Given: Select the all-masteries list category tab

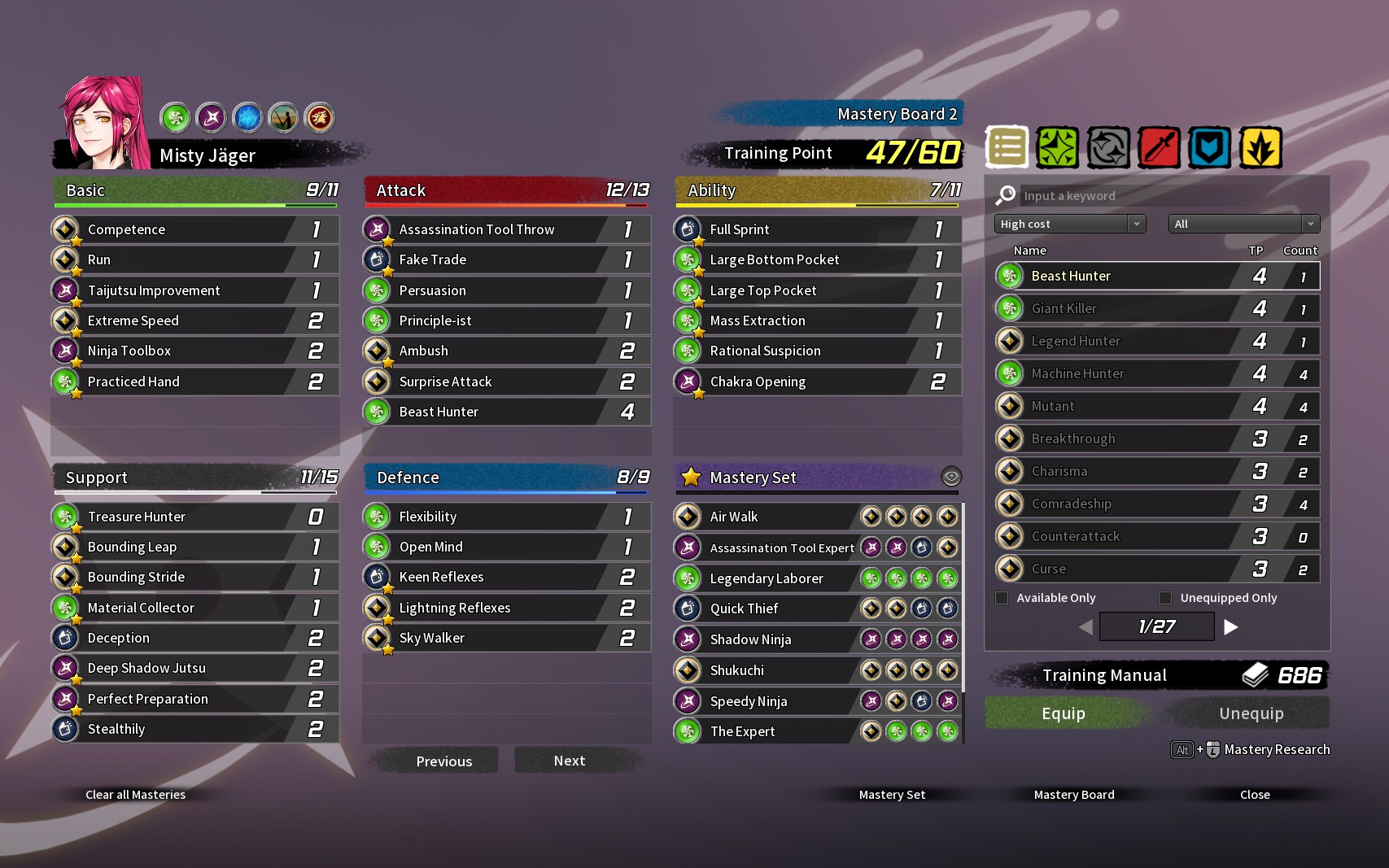Looking at the screenshot, I should tap(1007, 148).
